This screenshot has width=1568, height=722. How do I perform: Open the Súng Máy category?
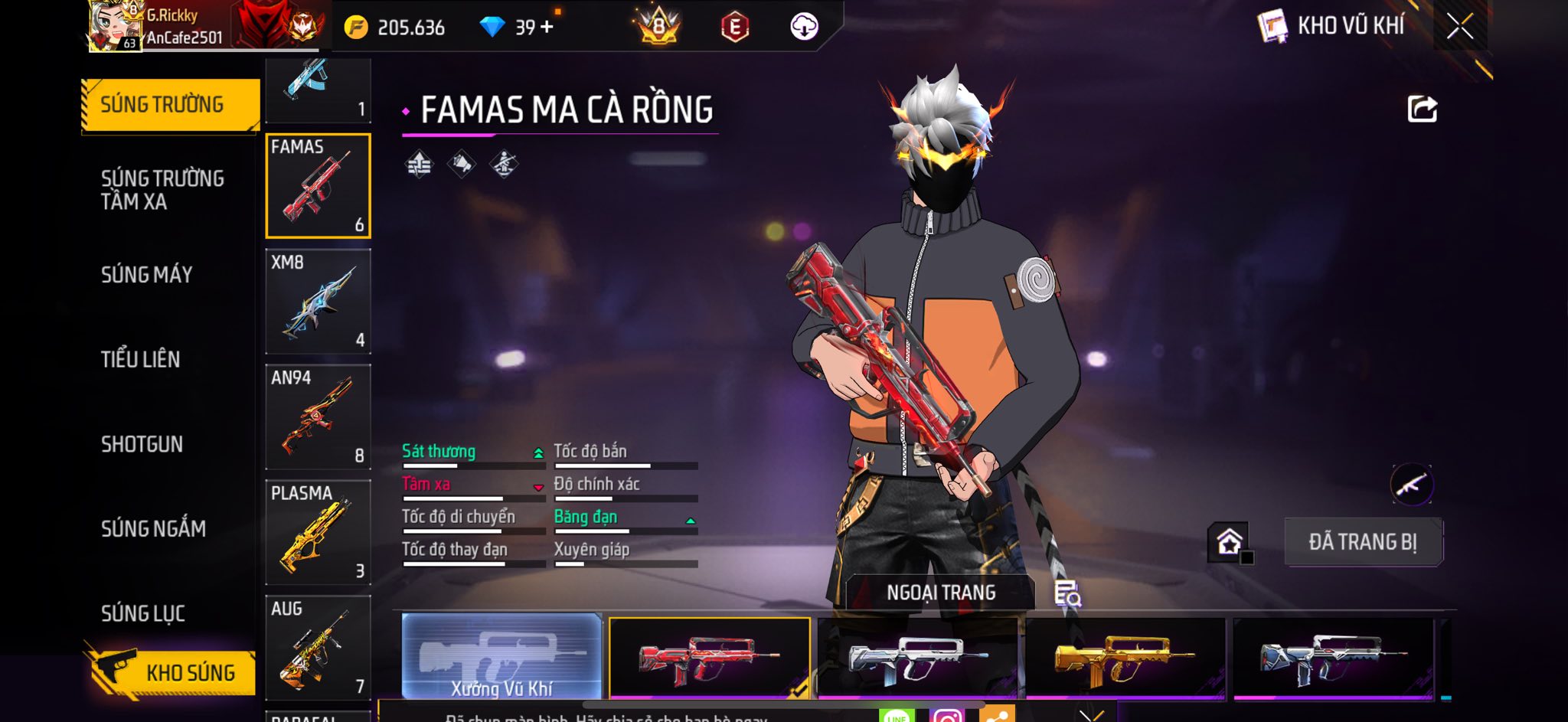pos(147,275)
